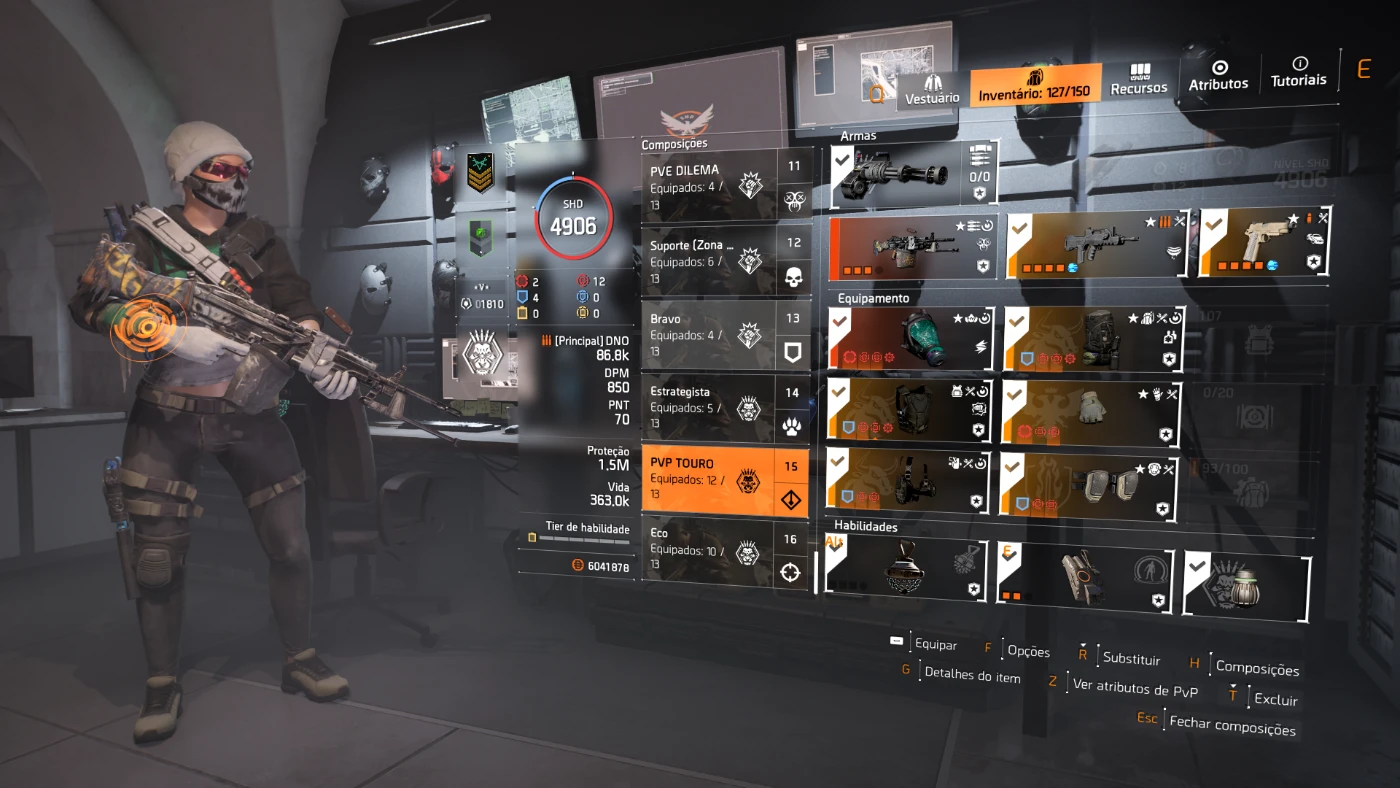Select the PVP TOURO loadout
Viewport: 1400px width, 788px height.
click(x=710, y=480)
